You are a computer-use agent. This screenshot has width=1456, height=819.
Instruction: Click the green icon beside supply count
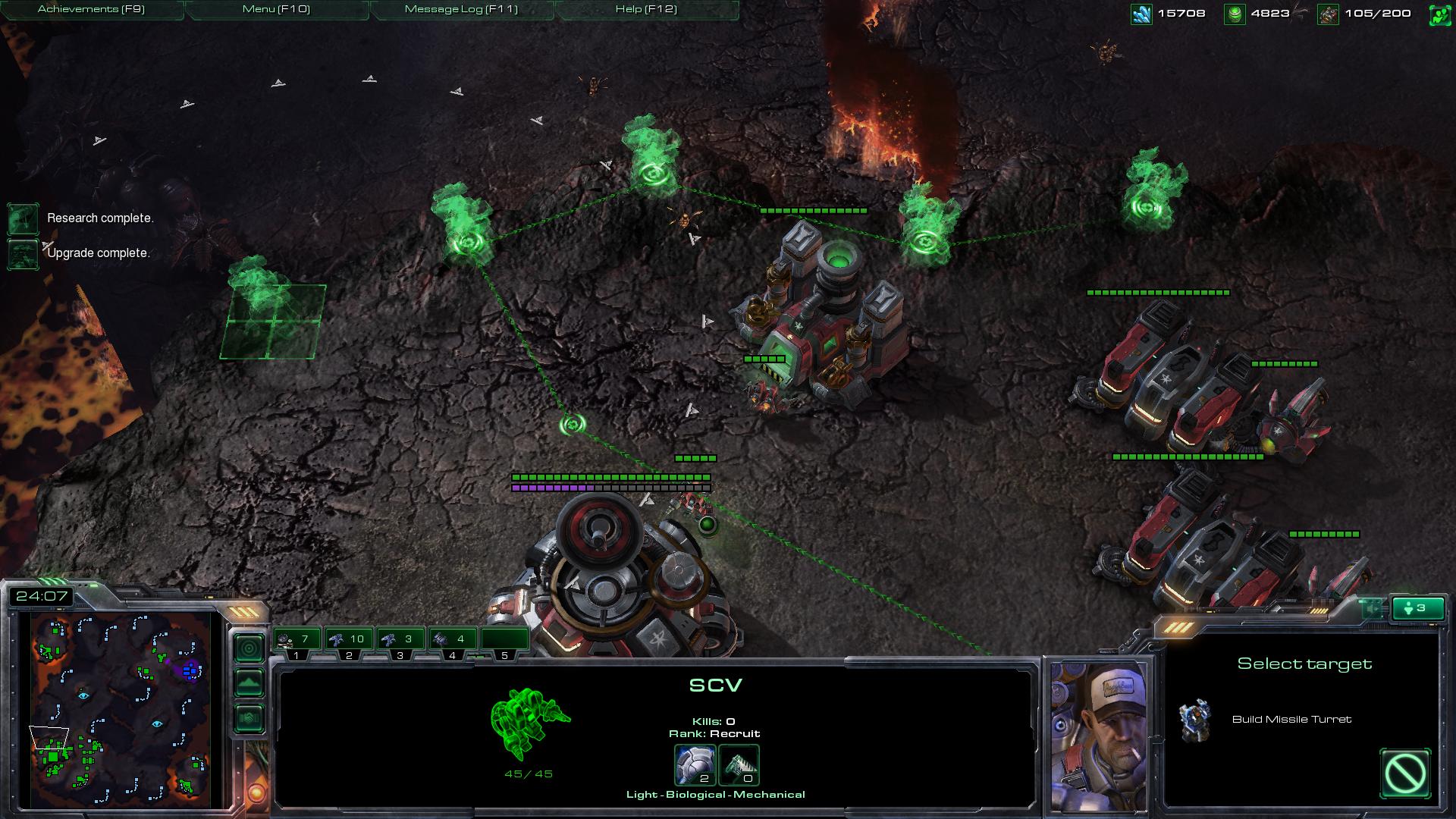pyautogui.click(x=1439, y=14)
